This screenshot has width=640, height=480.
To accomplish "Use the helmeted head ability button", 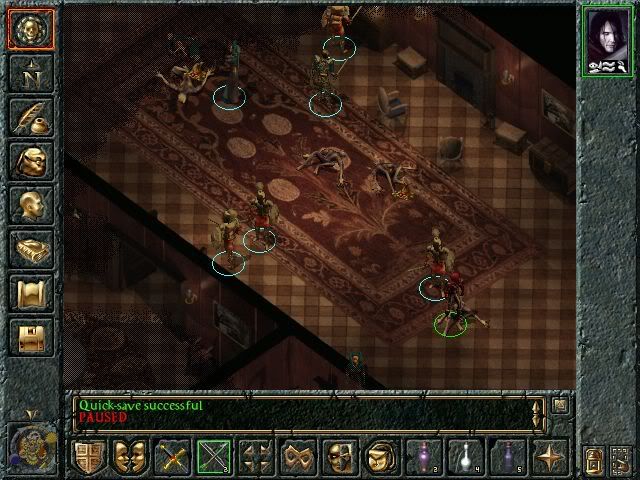I will [x=381, y=457].
